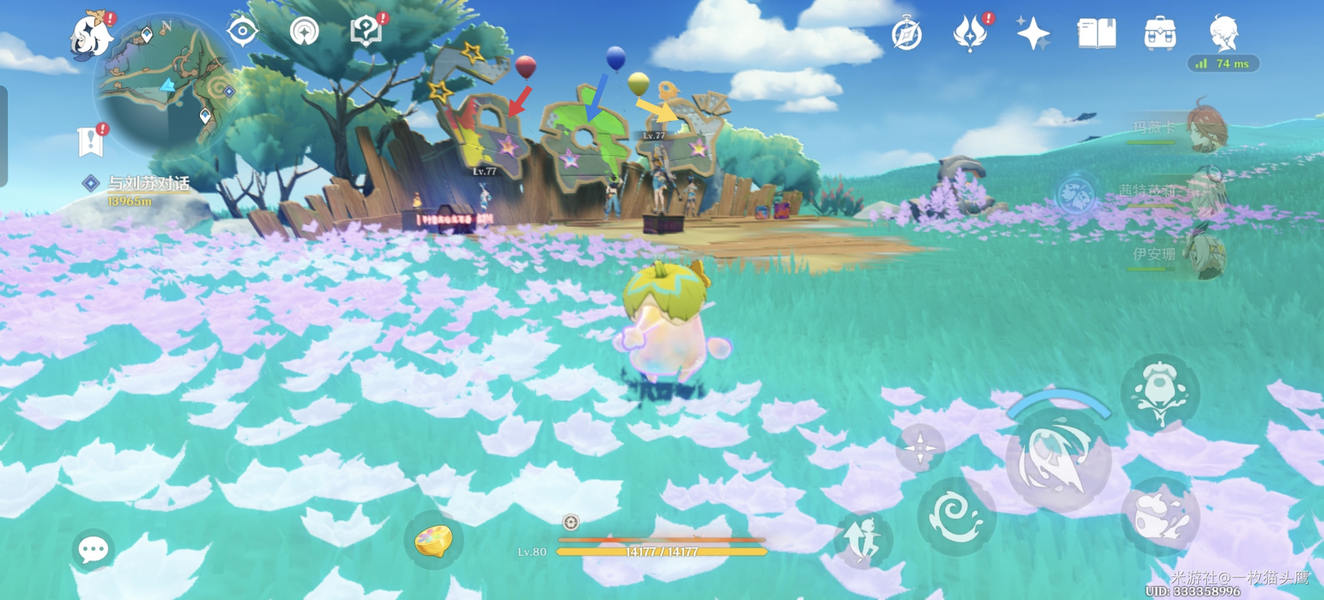
Task: Open the four-point star Wish icon
Action: (1033, 34)
